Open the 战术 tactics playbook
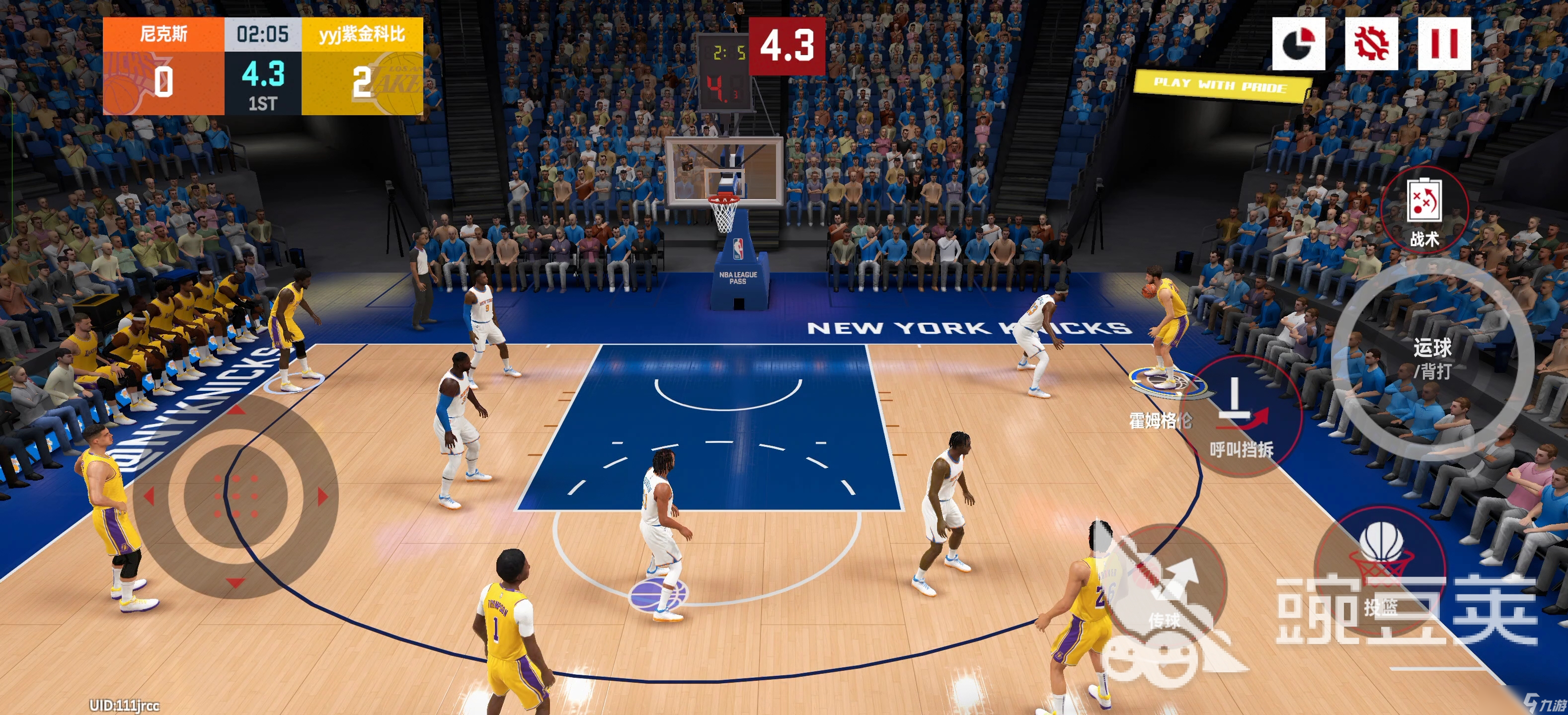 pos(1424,211)
